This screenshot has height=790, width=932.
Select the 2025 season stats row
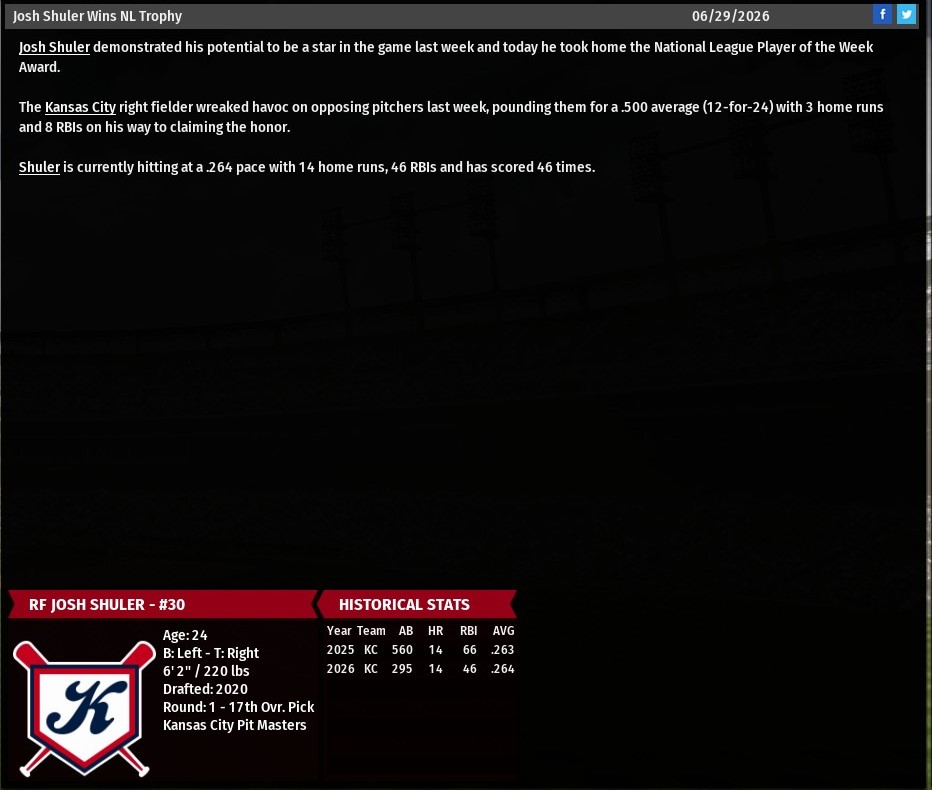pos(420,650)
